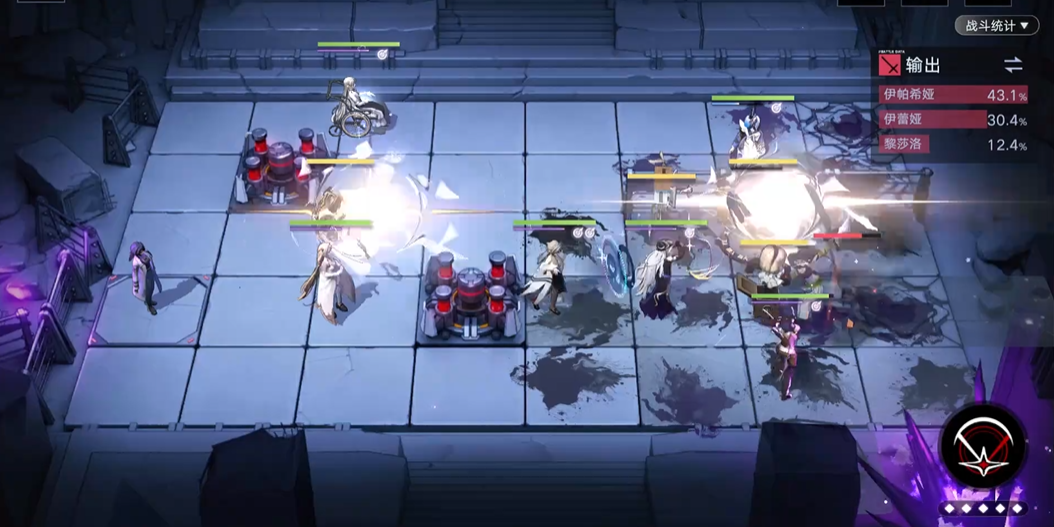
Task: Activate the circular red-and-white emblem skill
Action: 982,448
